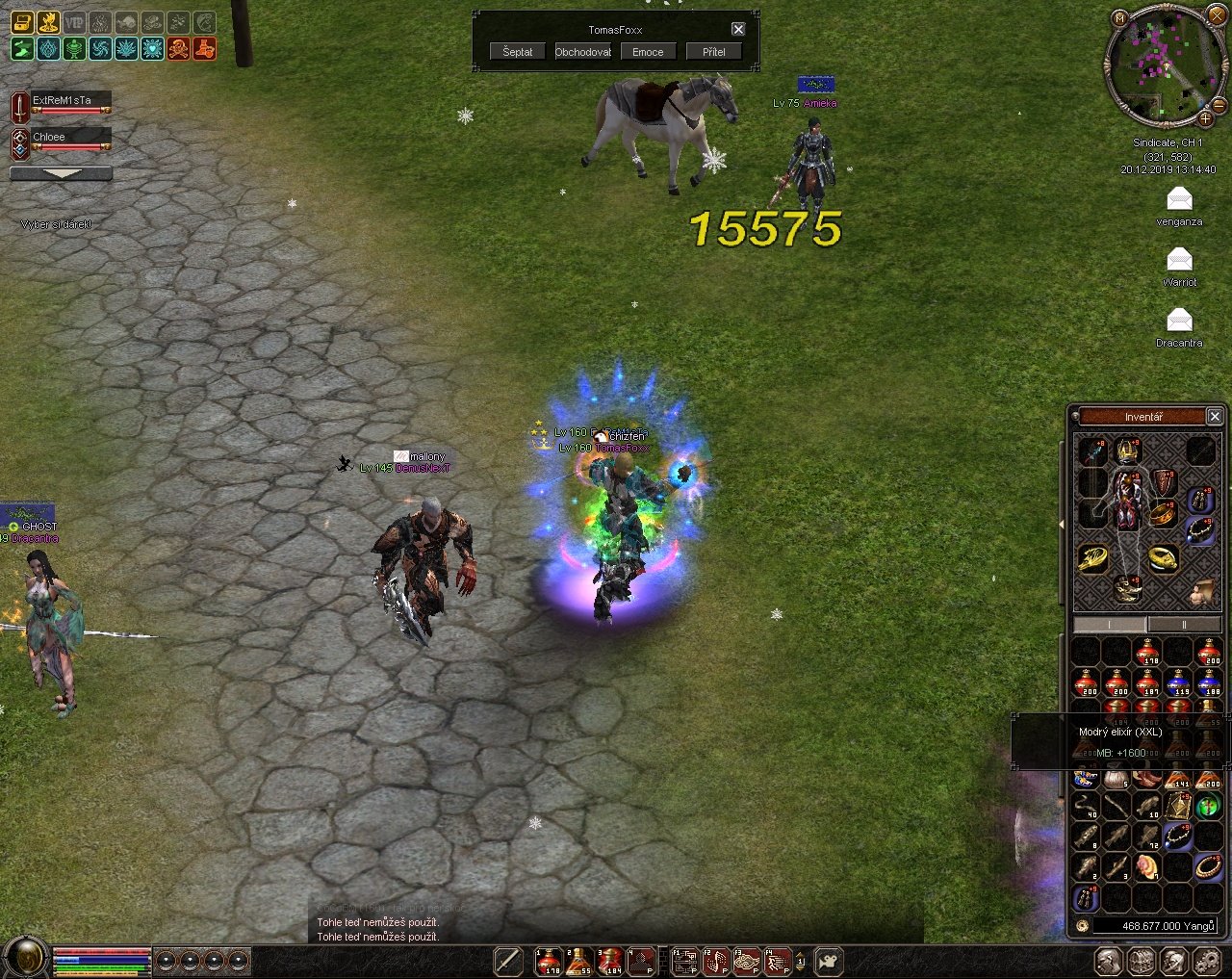1232x979 pixels.
Task: Open the whisper message from venganza
Action: (1179, 199)
